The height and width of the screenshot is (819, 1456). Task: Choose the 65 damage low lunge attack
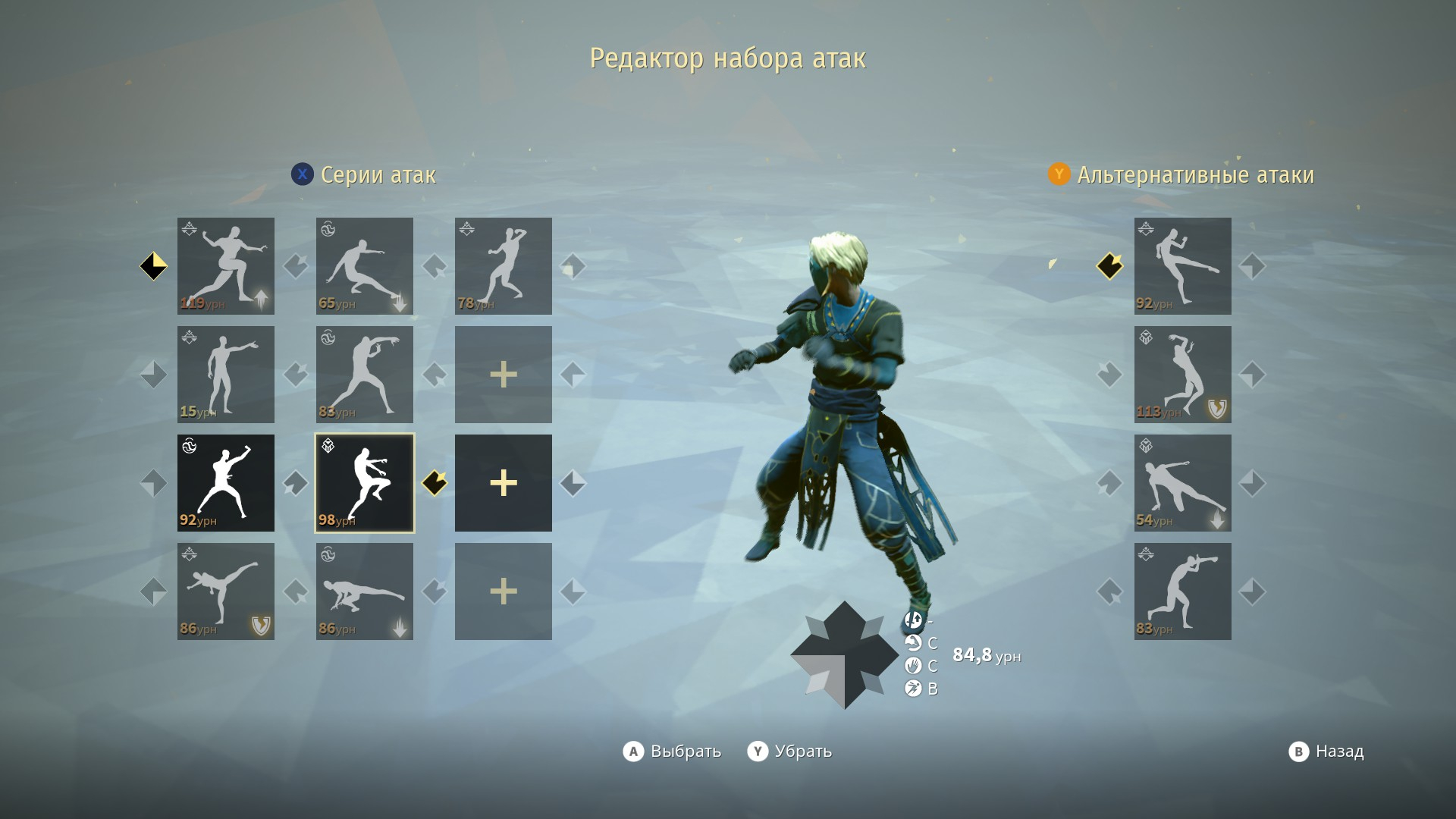coord(365,266)
